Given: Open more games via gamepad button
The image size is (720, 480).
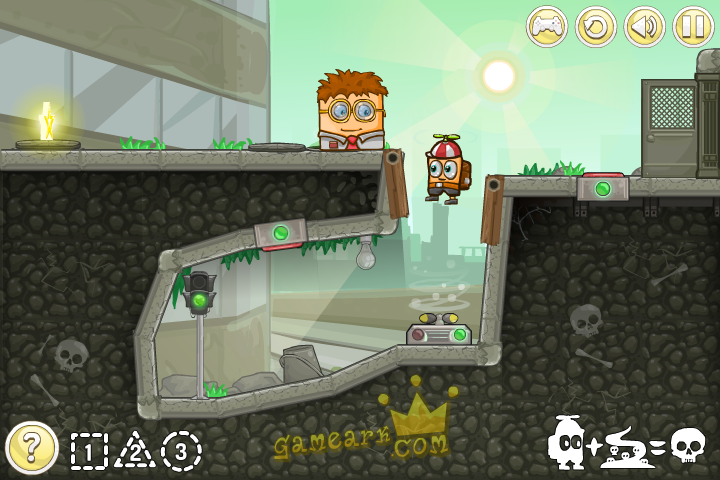Looking at the screenshot, I should click(547, 26).
